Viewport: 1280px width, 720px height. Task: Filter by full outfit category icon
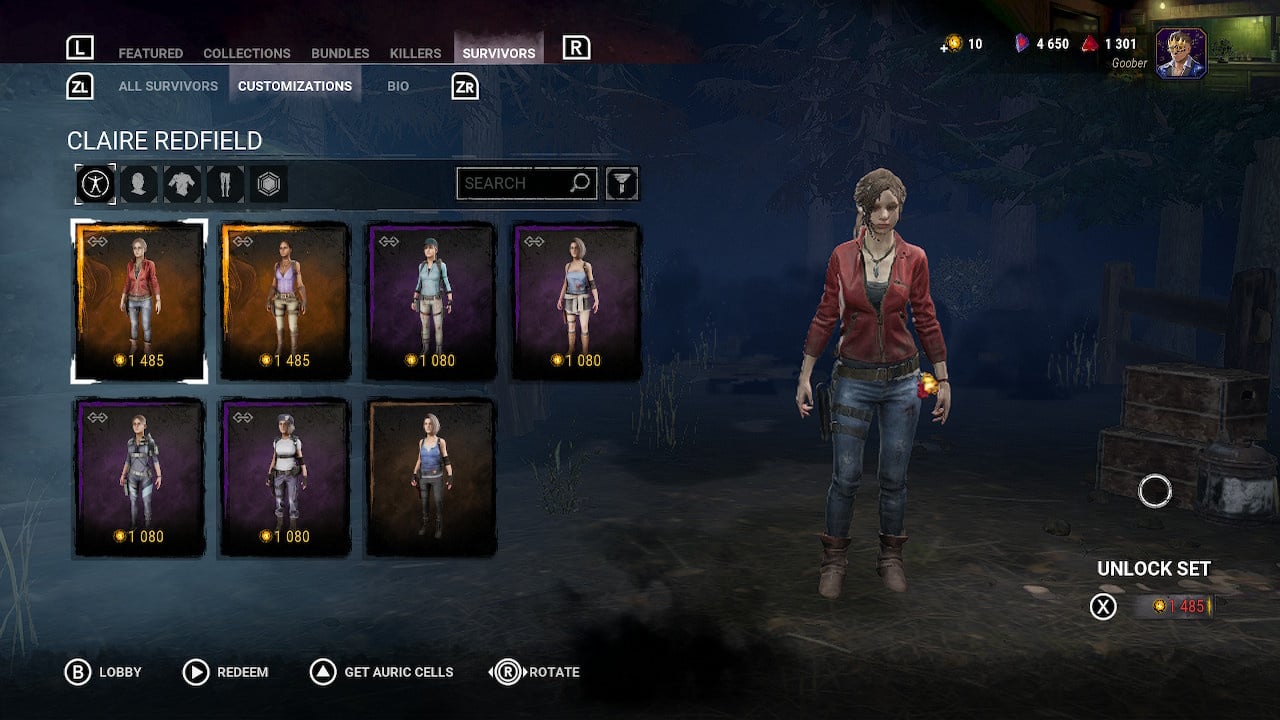(x=96, y=184)
